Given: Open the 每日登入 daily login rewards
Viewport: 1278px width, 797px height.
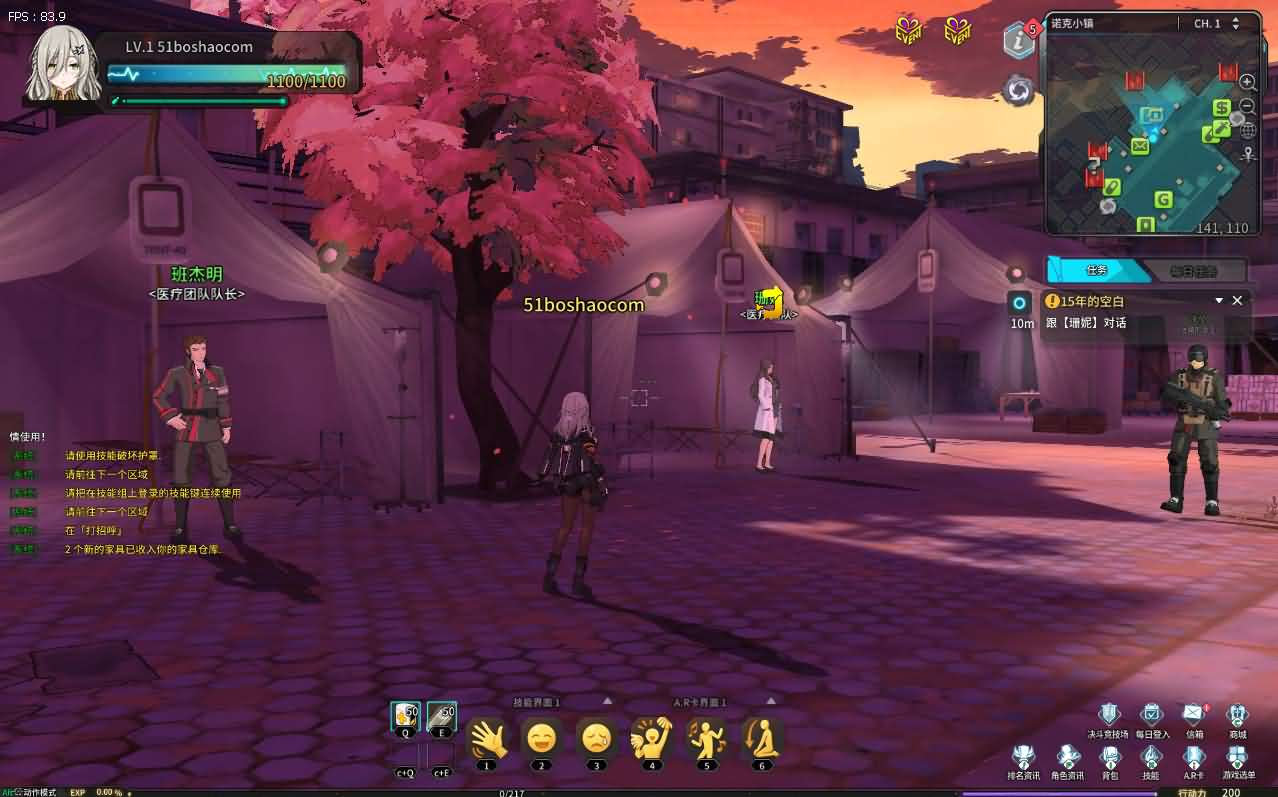Looking at the screenshot, I should [x=1151, y=714].
